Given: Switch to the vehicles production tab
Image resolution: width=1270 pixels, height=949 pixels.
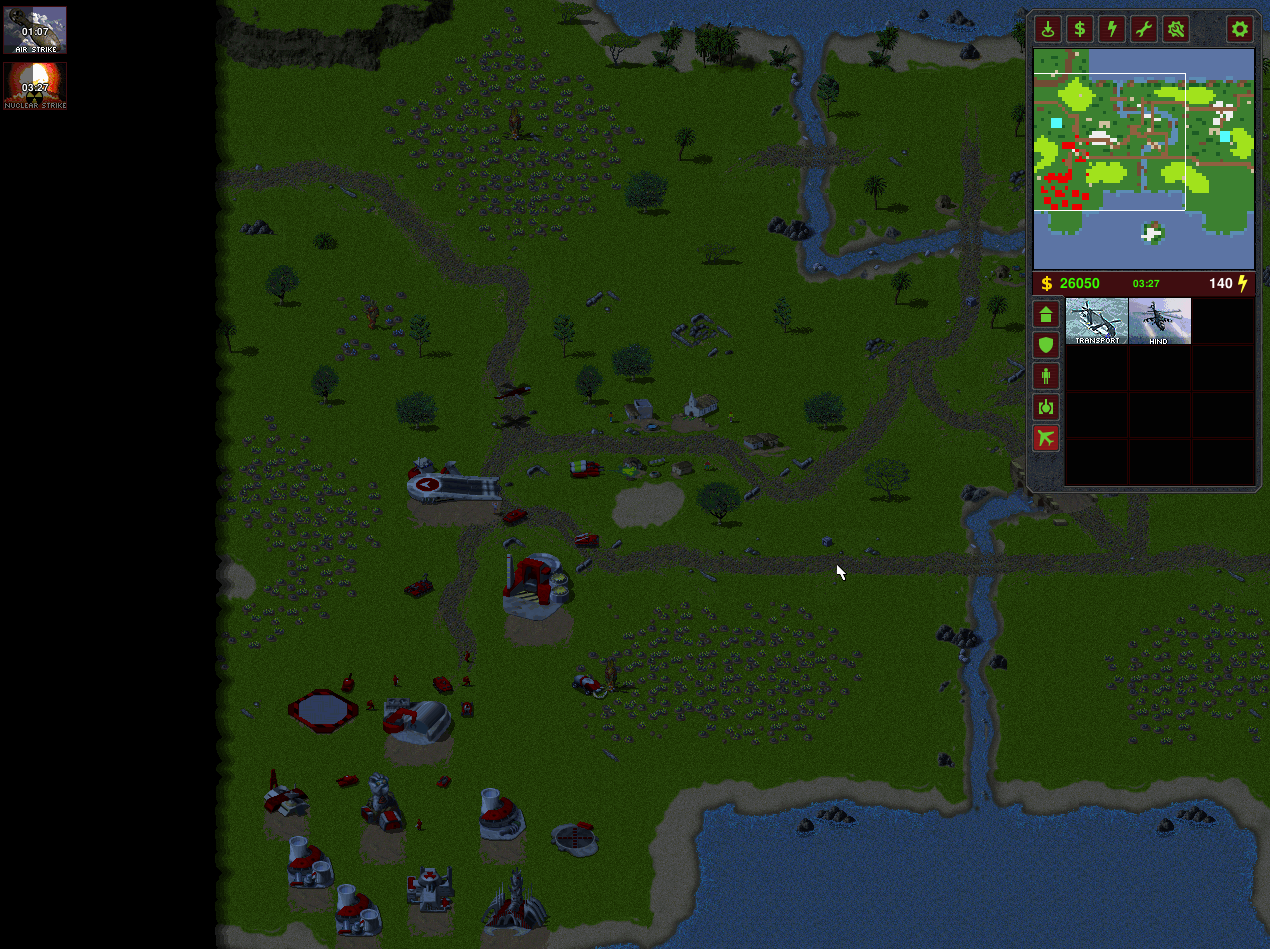Looking at the screenshot, I should [x=1046, y=407].
